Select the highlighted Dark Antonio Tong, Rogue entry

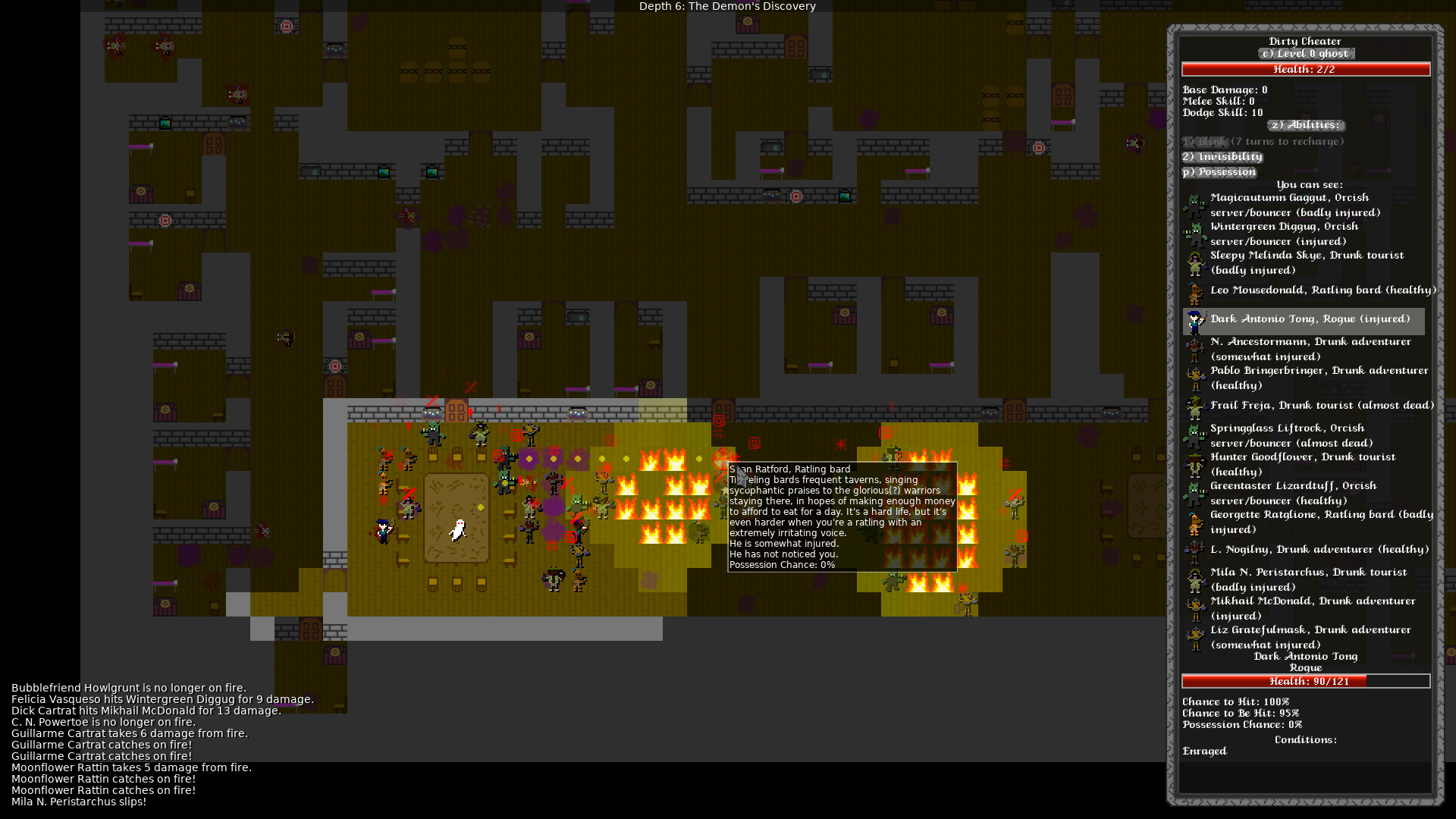click(1310, 318)
